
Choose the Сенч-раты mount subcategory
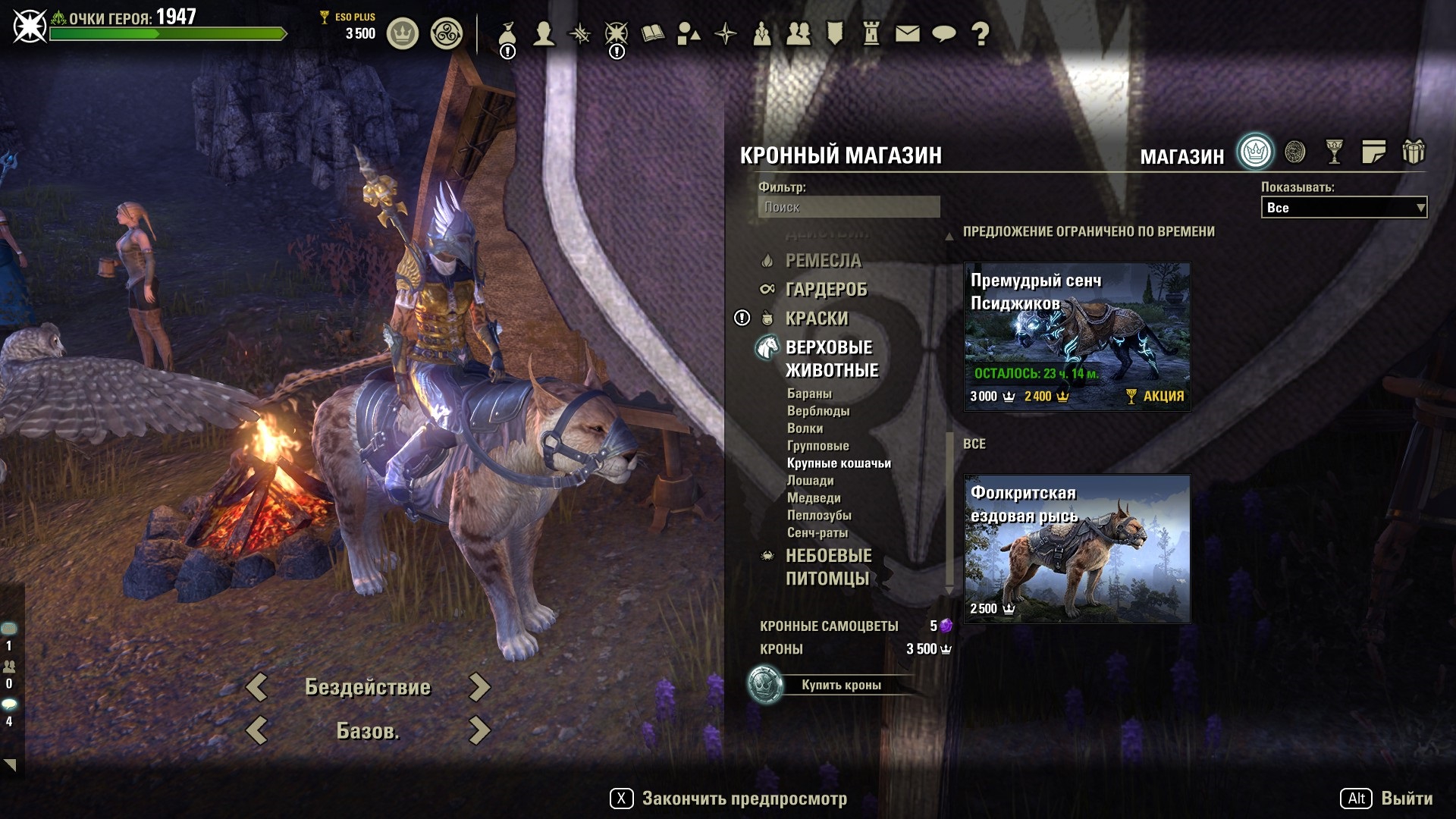coord(817,533)
